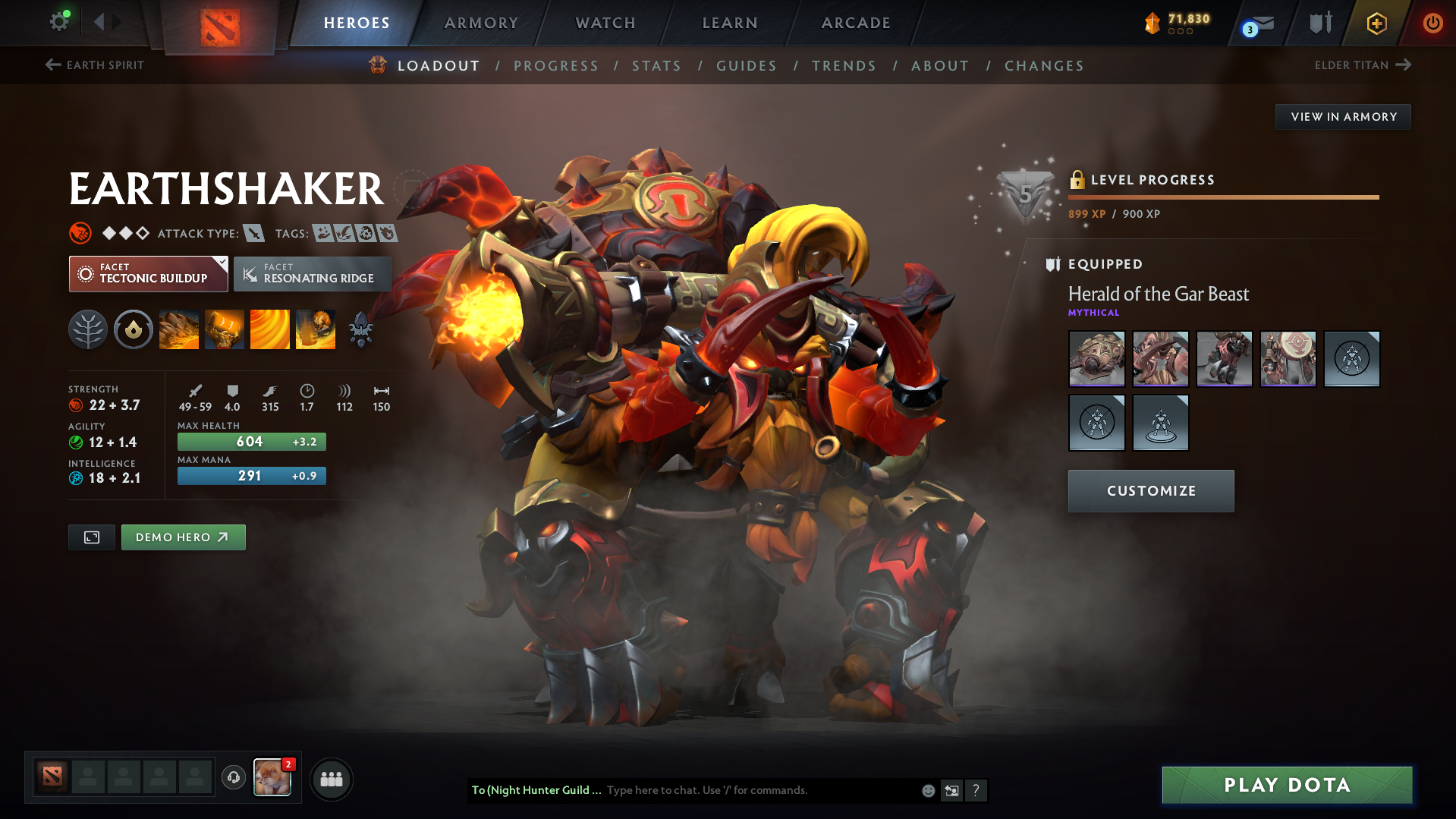View the Guides section
Viewport: 1456px width, 819px height.
[747, 66]
